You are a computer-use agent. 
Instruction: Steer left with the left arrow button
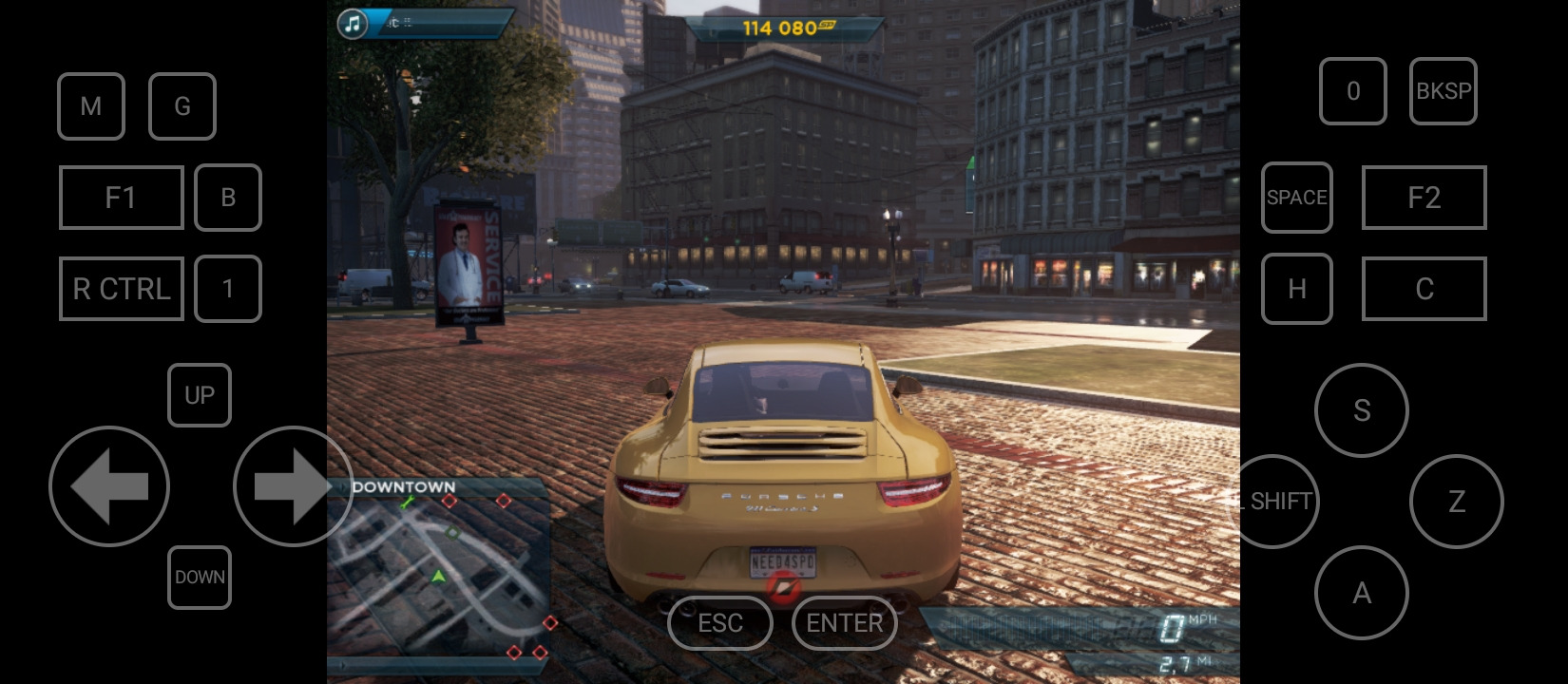(x=109, y=486)
